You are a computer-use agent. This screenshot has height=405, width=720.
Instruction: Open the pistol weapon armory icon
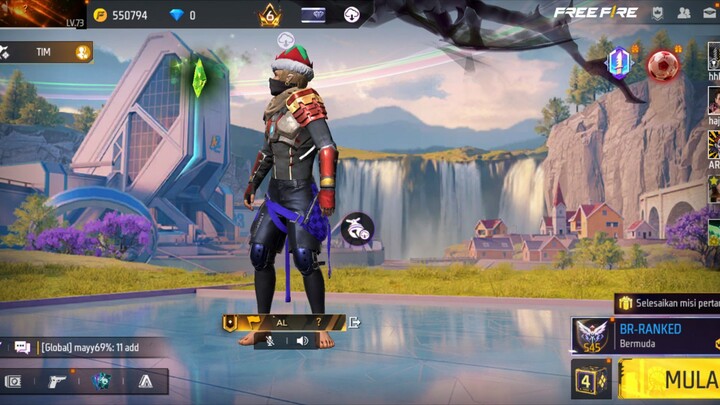coord(58,381)
